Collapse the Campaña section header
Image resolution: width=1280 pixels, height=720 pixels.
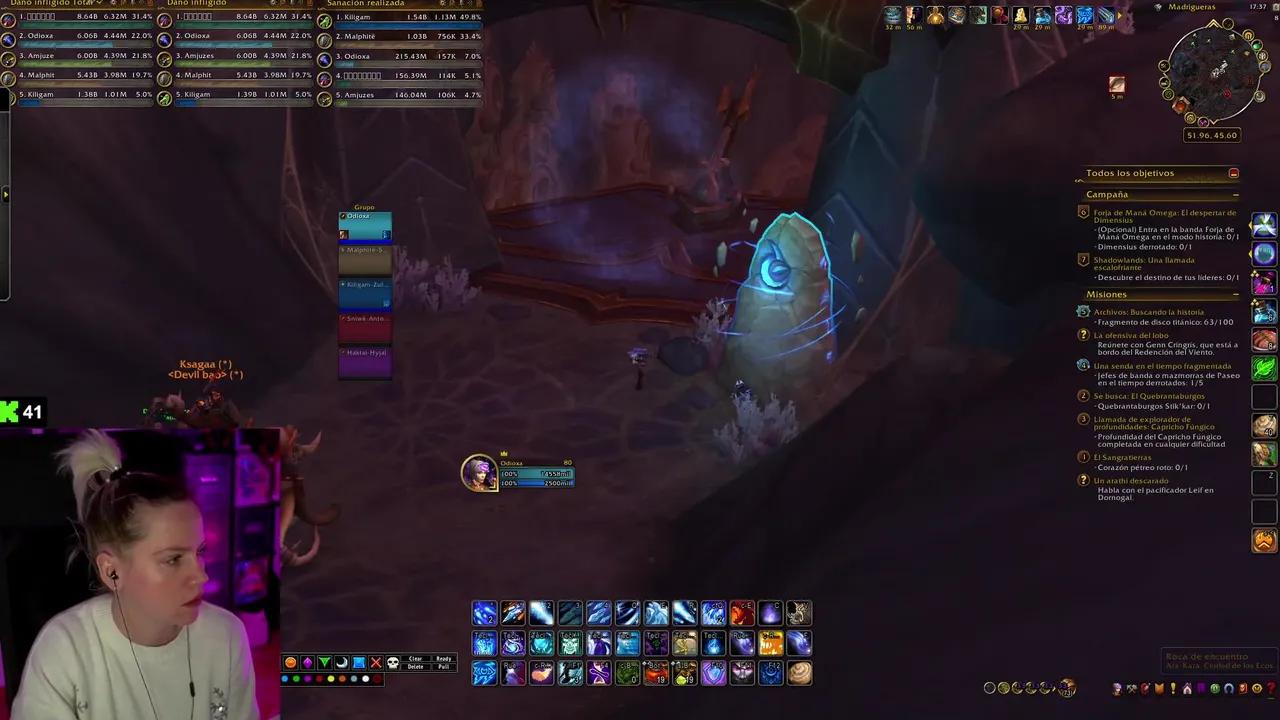point(1237,194)
